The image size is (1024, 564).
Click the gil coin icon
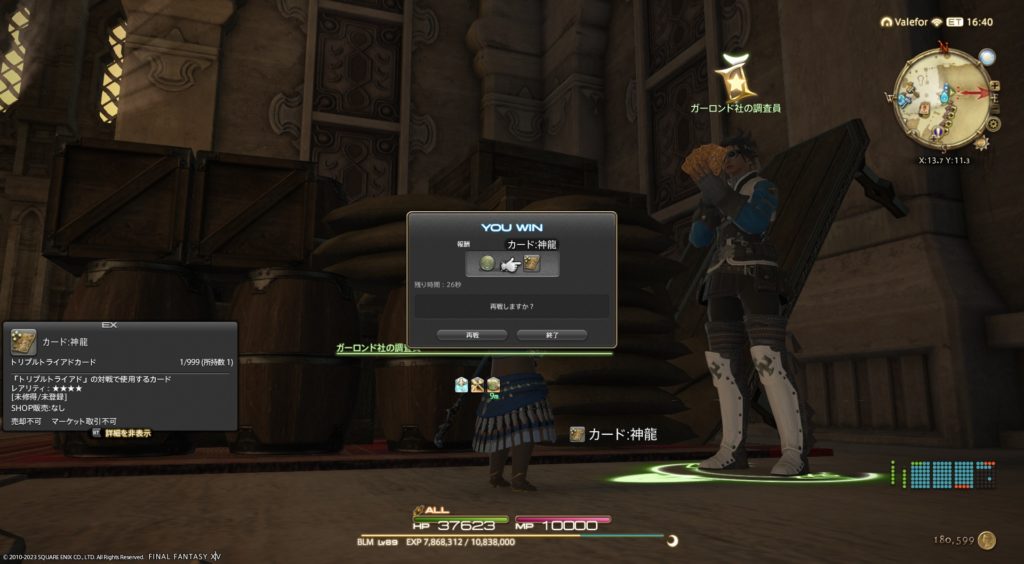pos(987,540)
